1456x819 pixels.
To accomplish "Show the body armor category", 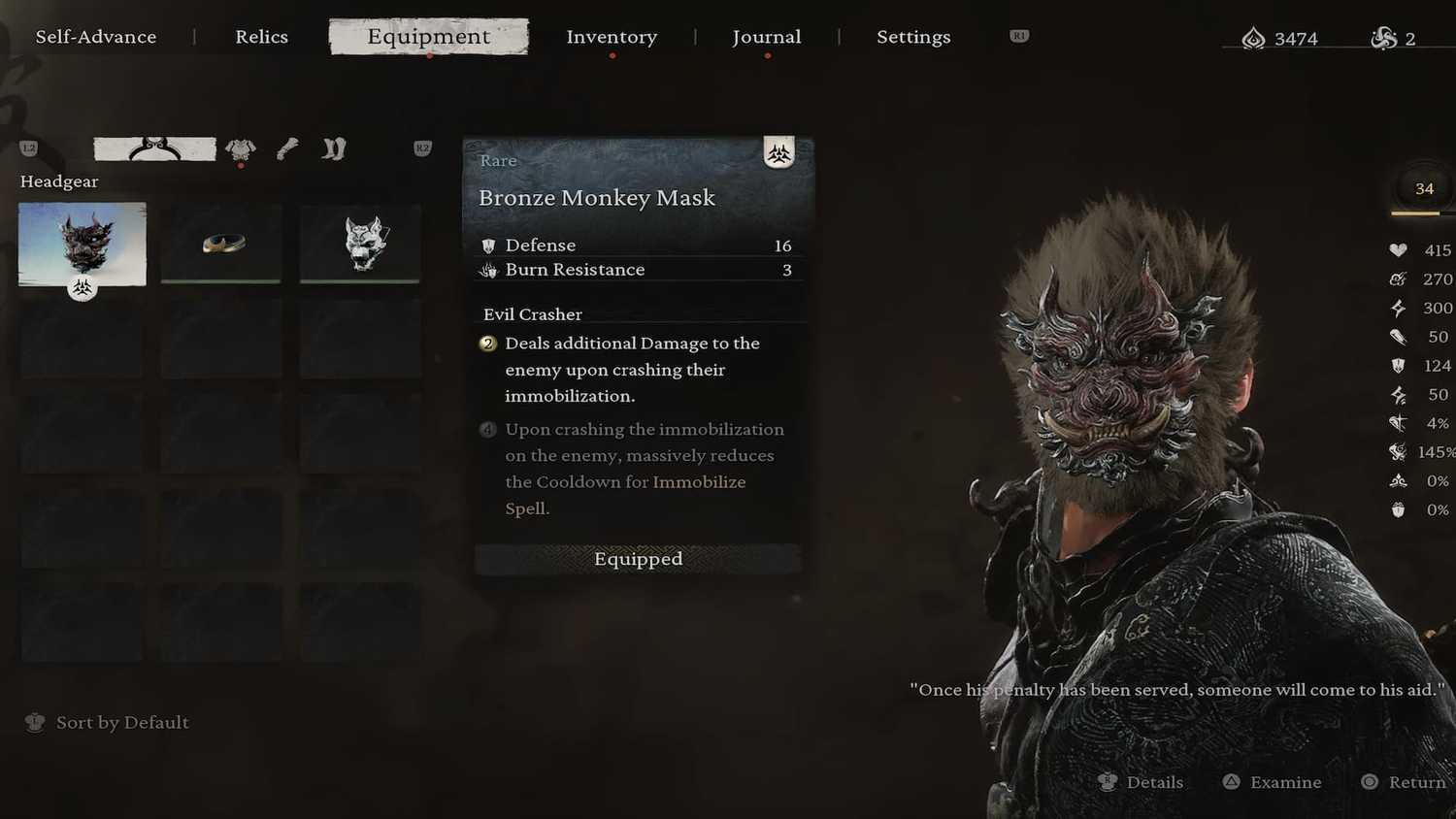I will click(x=240, y=148).
